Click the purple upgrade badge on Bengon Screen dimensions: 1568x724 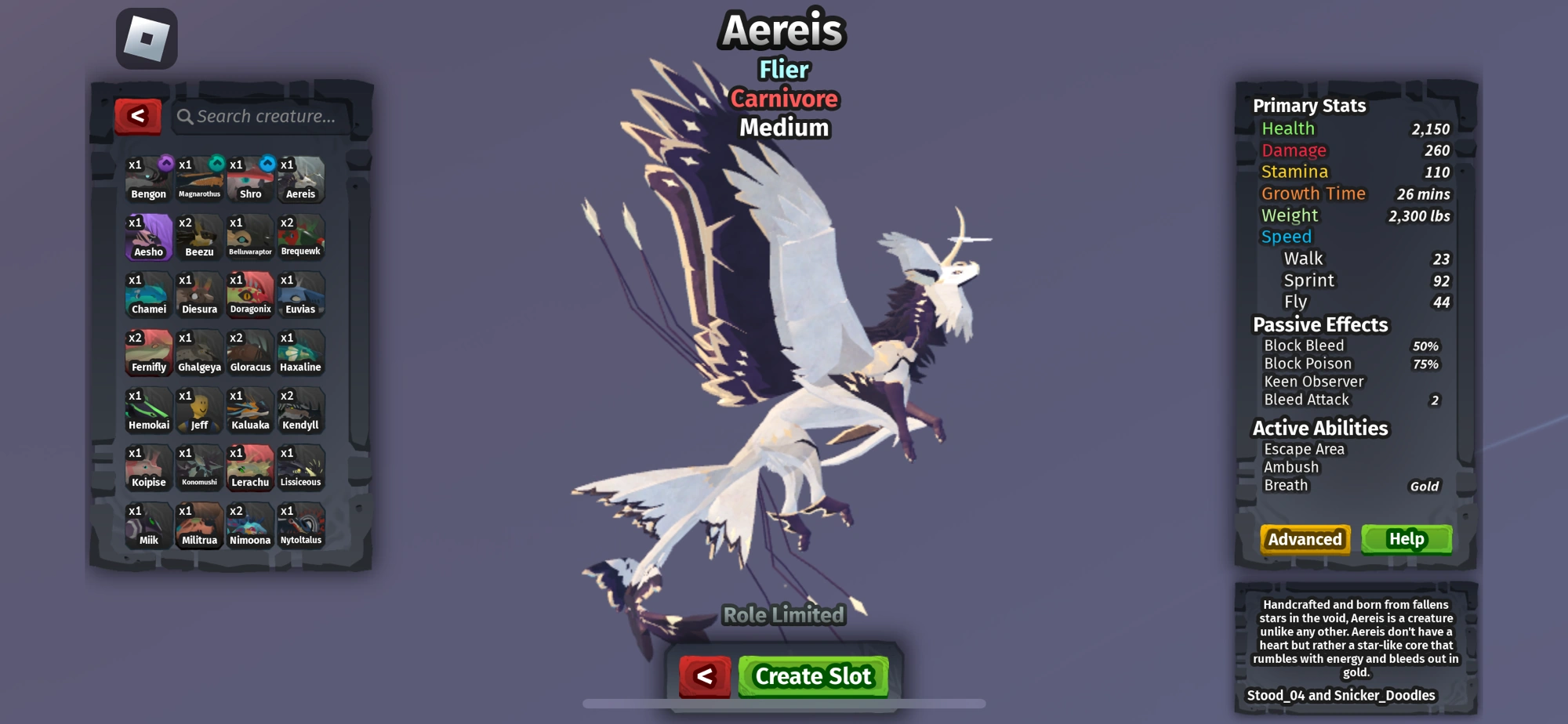[167, 161]
